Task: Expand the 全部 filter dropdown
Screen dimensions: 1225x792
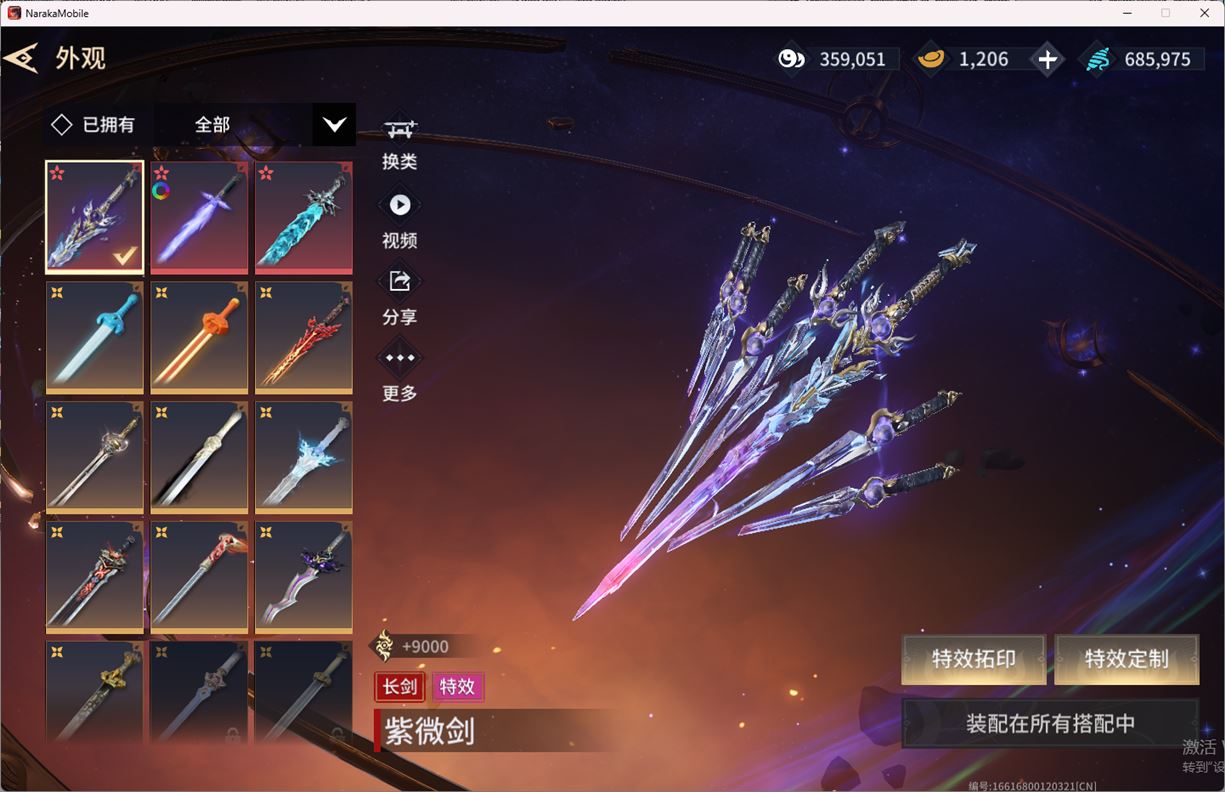Action: click(334, 125)
